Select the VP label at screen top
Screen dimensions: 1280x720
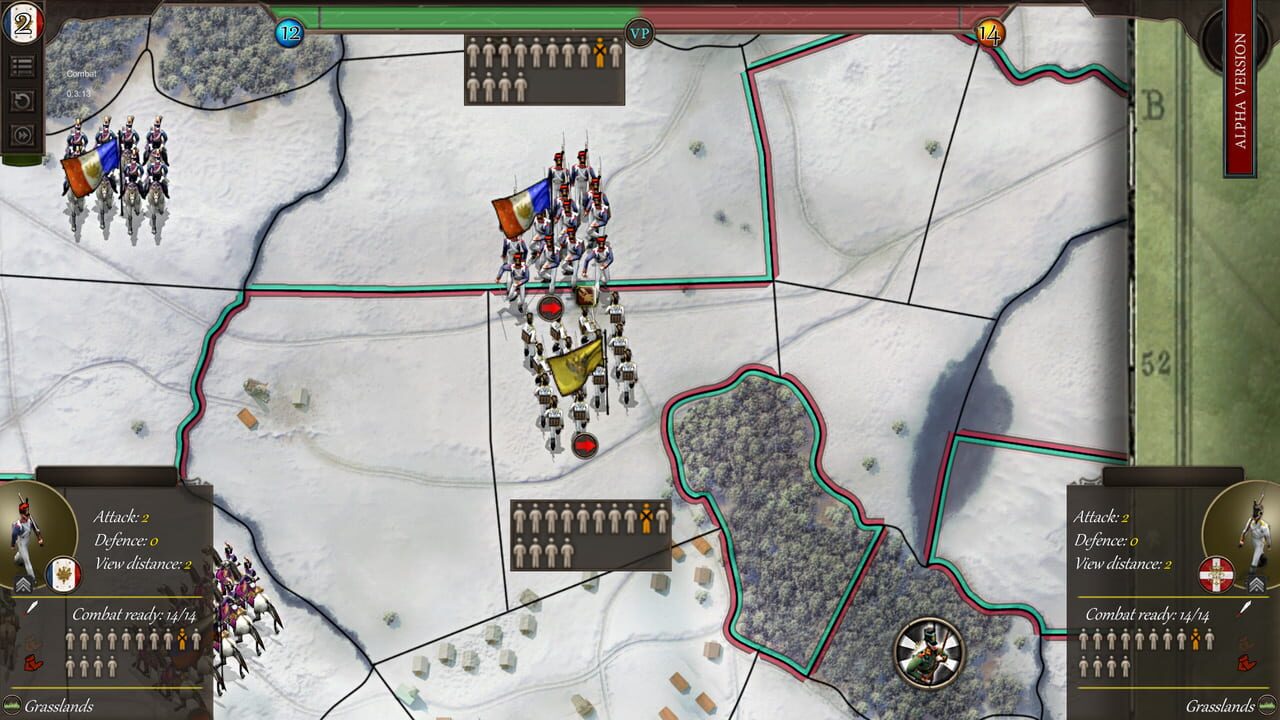(641, 33)
